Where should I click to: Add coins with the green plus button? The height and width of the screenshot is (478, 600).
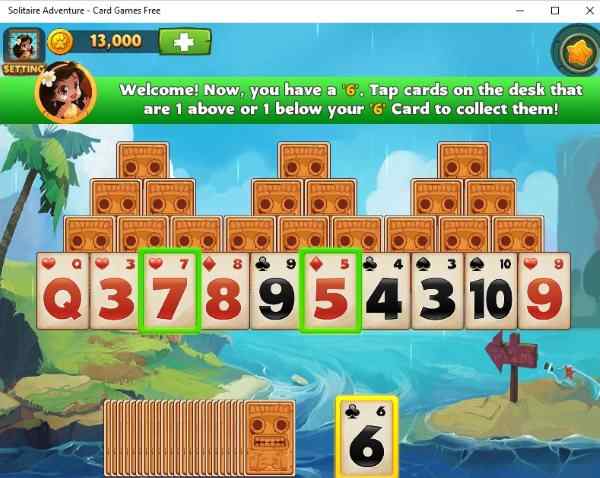185,42
